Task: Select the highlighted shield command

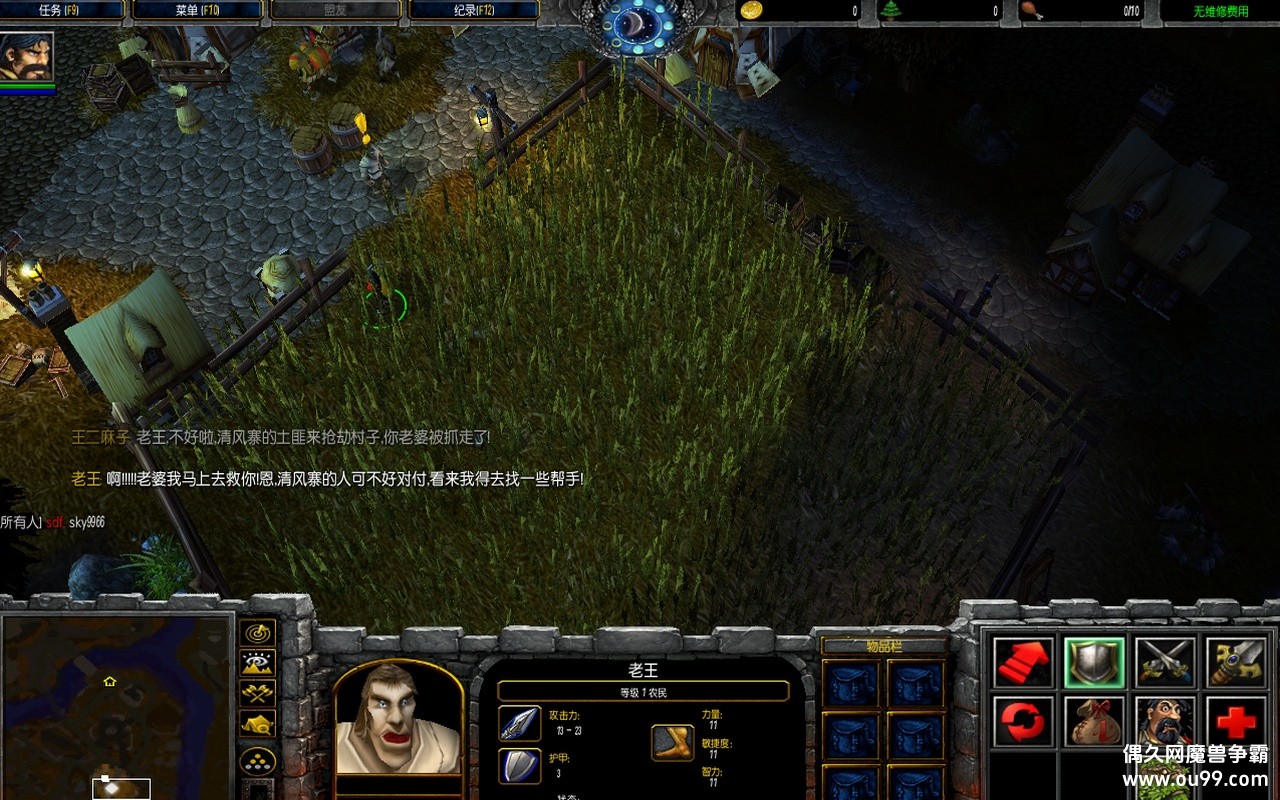Action: point(1094,662)
